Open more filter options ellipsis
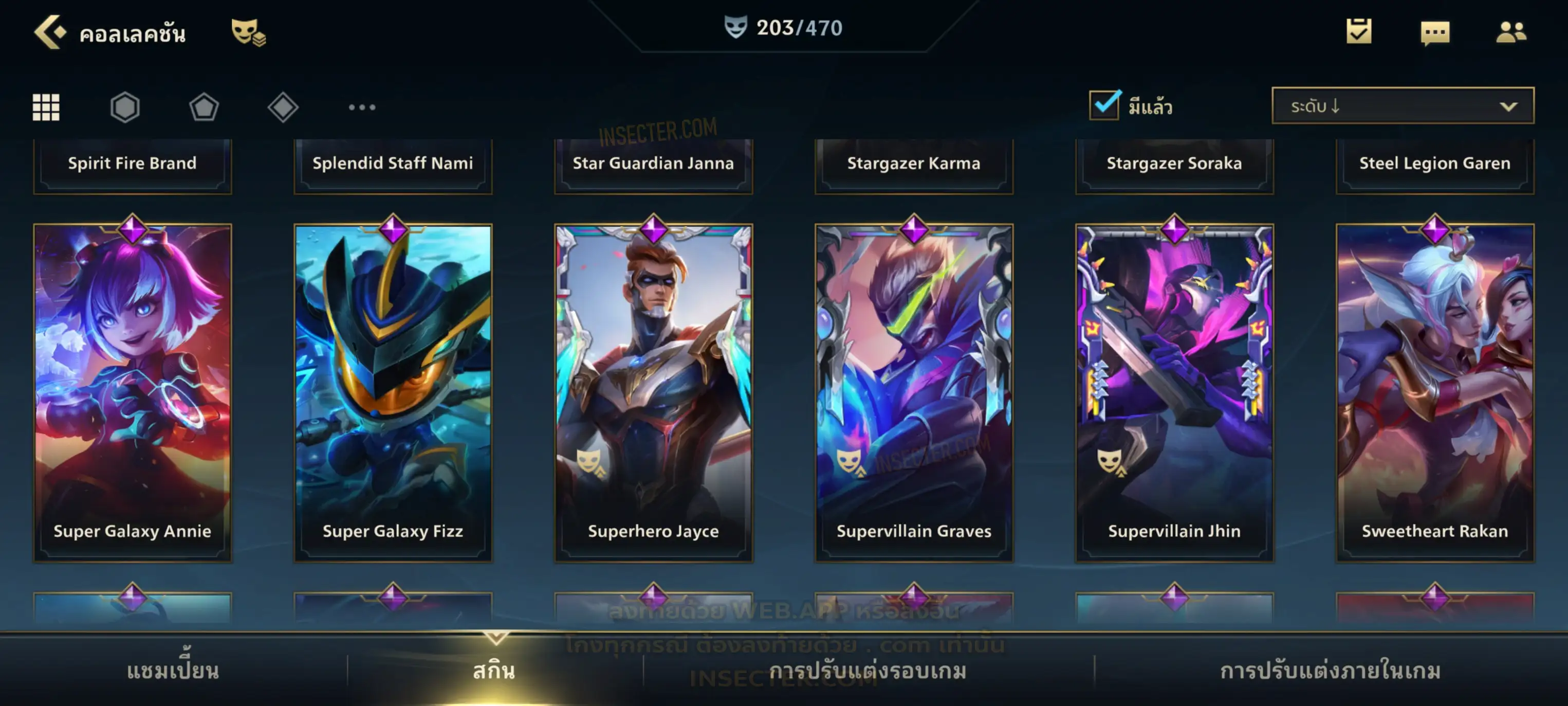1568x706 pixels. point(362,107)
